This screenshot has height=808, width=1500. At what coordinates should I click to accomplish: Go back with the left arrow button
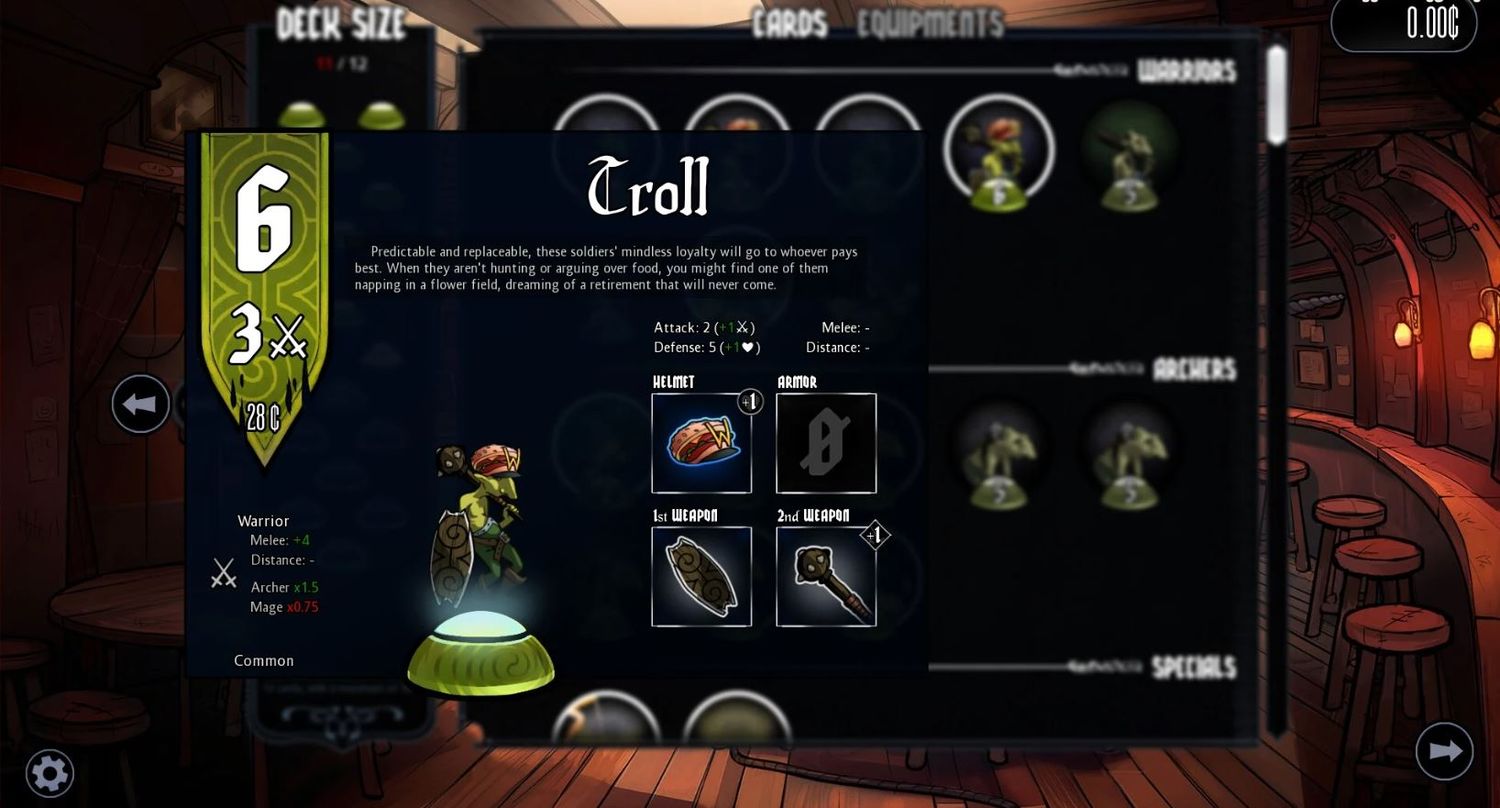coord(140,404)
